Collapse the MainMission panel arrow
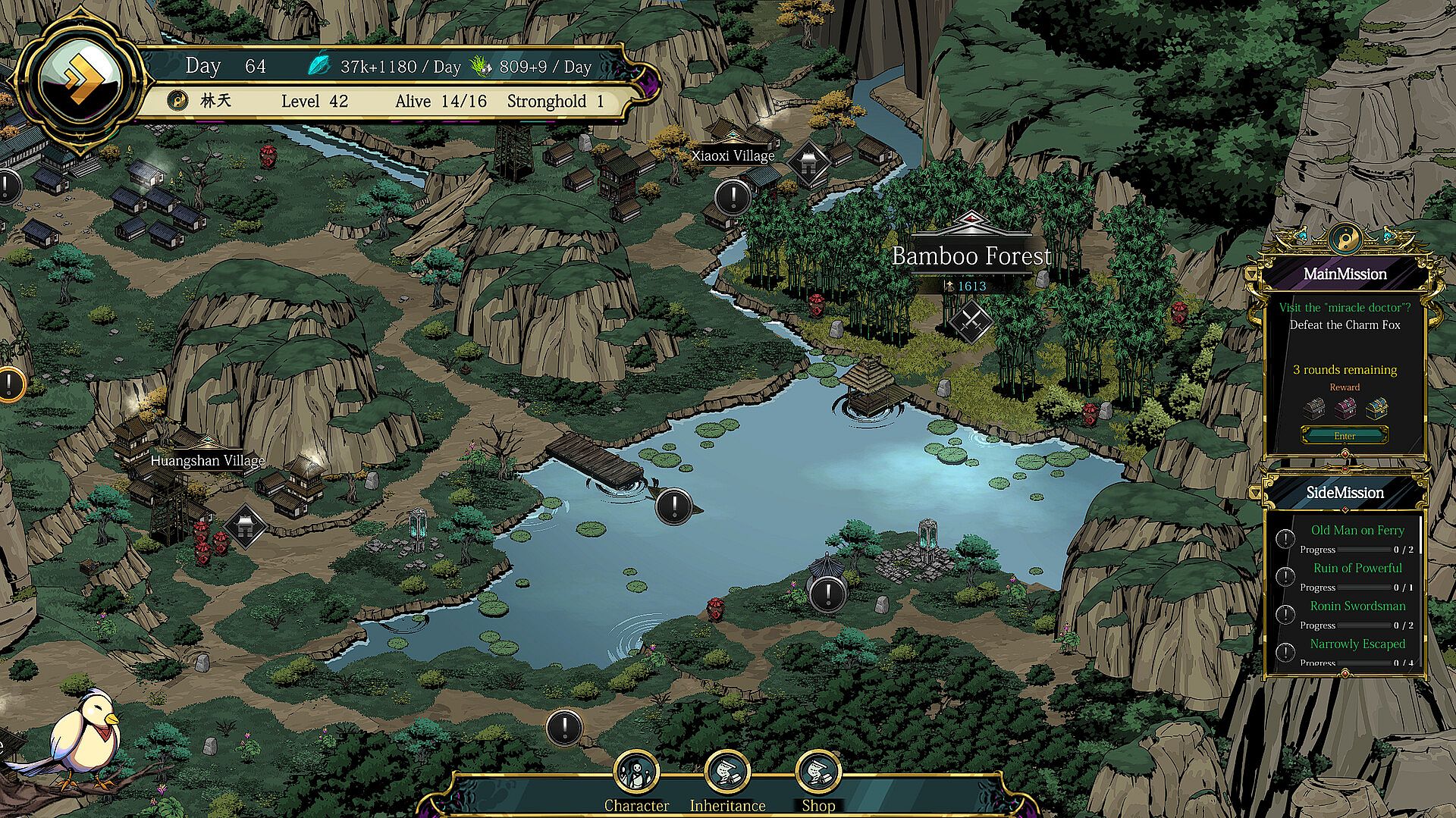1456x818 pixels. click(x=1251, y=274)
